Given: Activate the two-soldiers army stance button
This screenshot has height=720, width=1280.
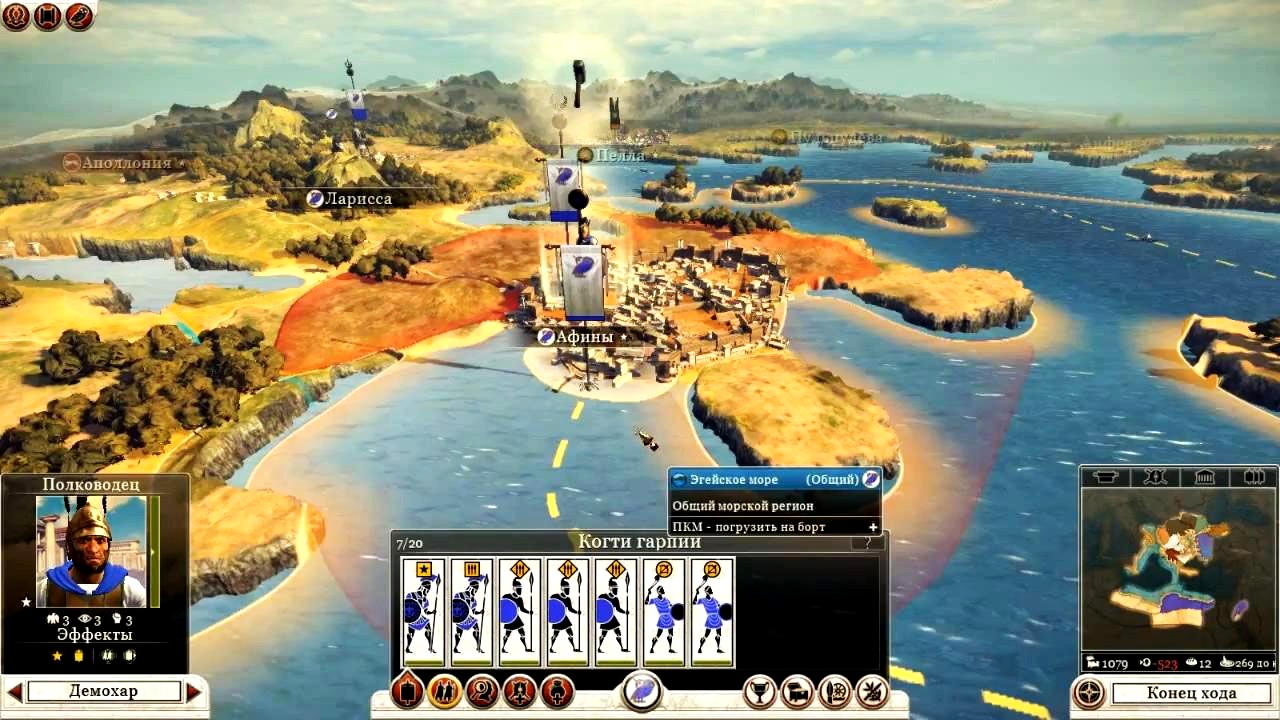Looking at the screenshot, I should [x=444, y=691].
